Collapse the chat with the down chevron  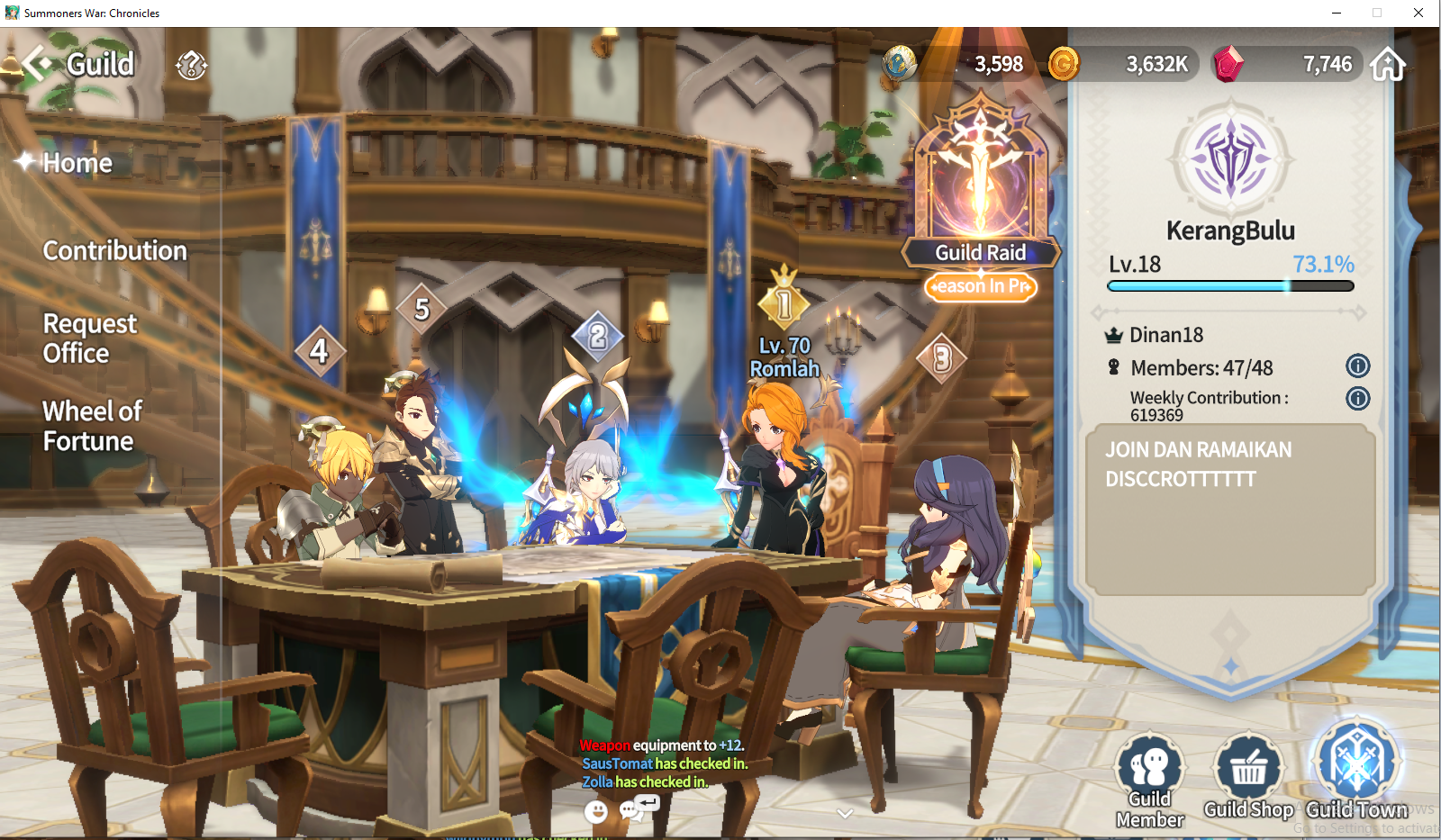(x=844, y=813)
